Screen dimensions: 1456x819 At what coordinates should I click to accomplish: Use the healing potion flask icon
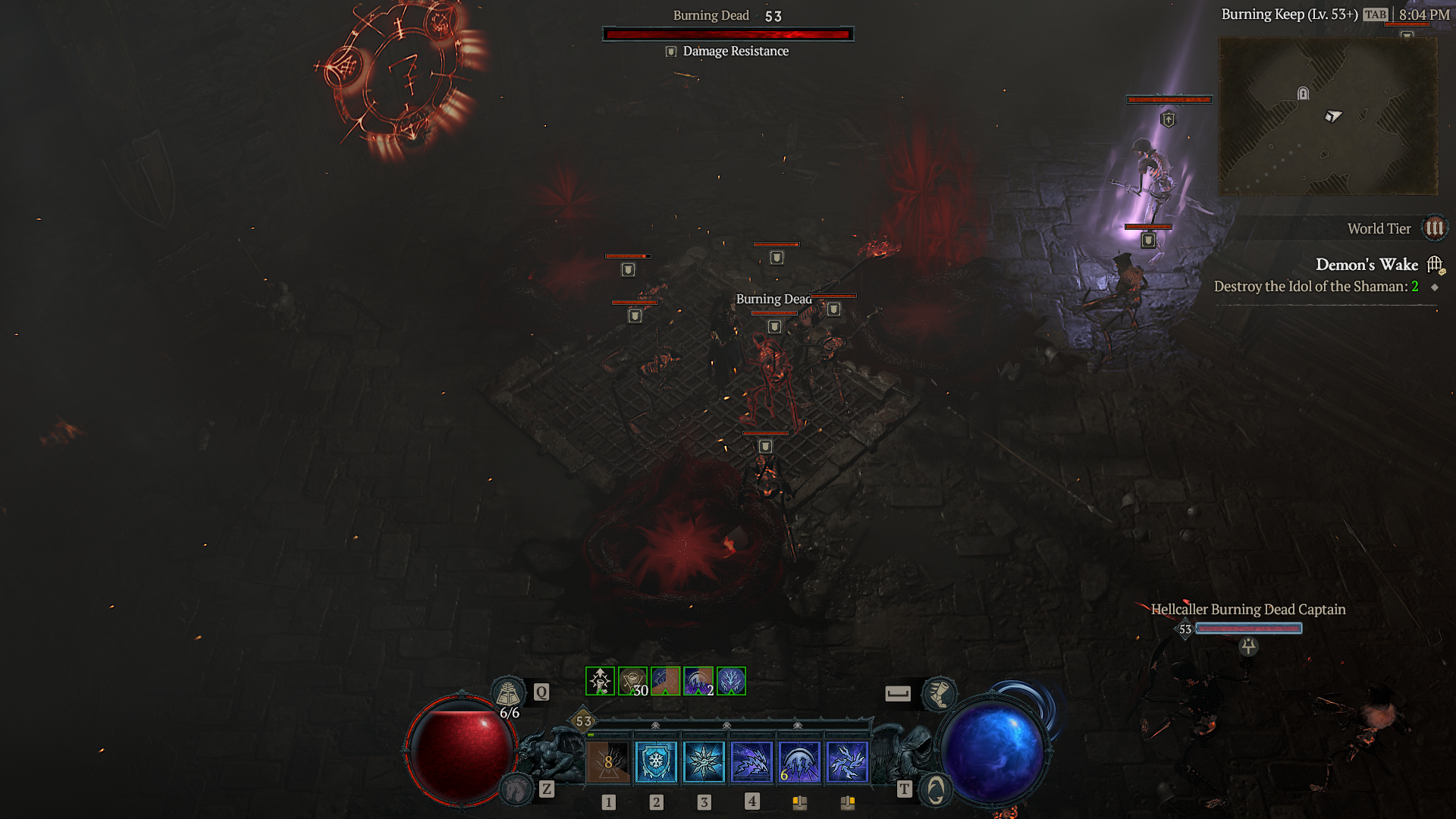pos(508,693)
